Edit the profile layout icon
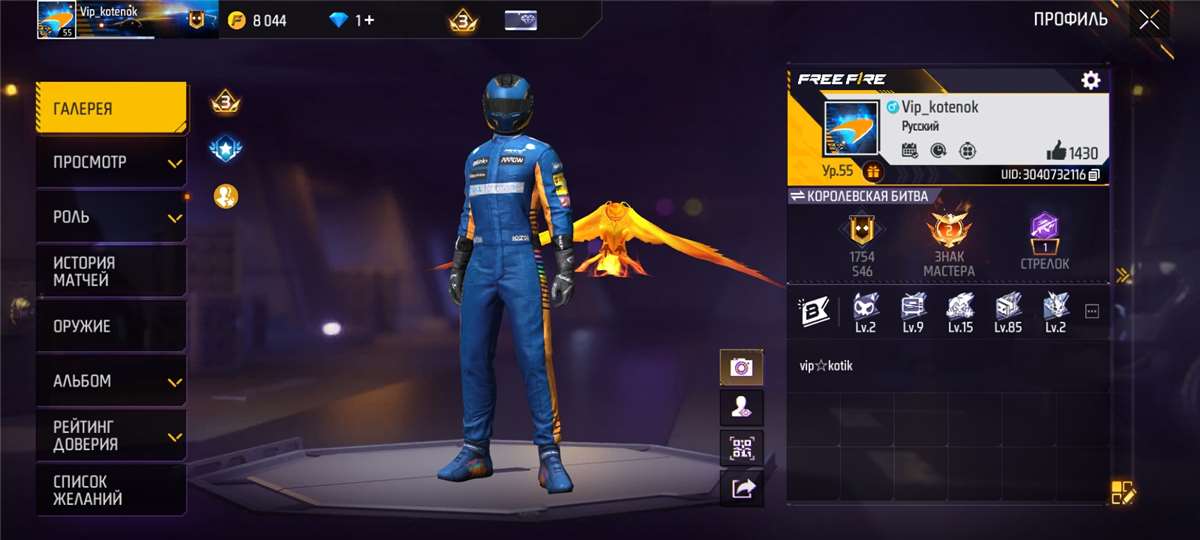Image resolution: width=1200 pixels, height=540 pixels. (x=1122, y=492)
